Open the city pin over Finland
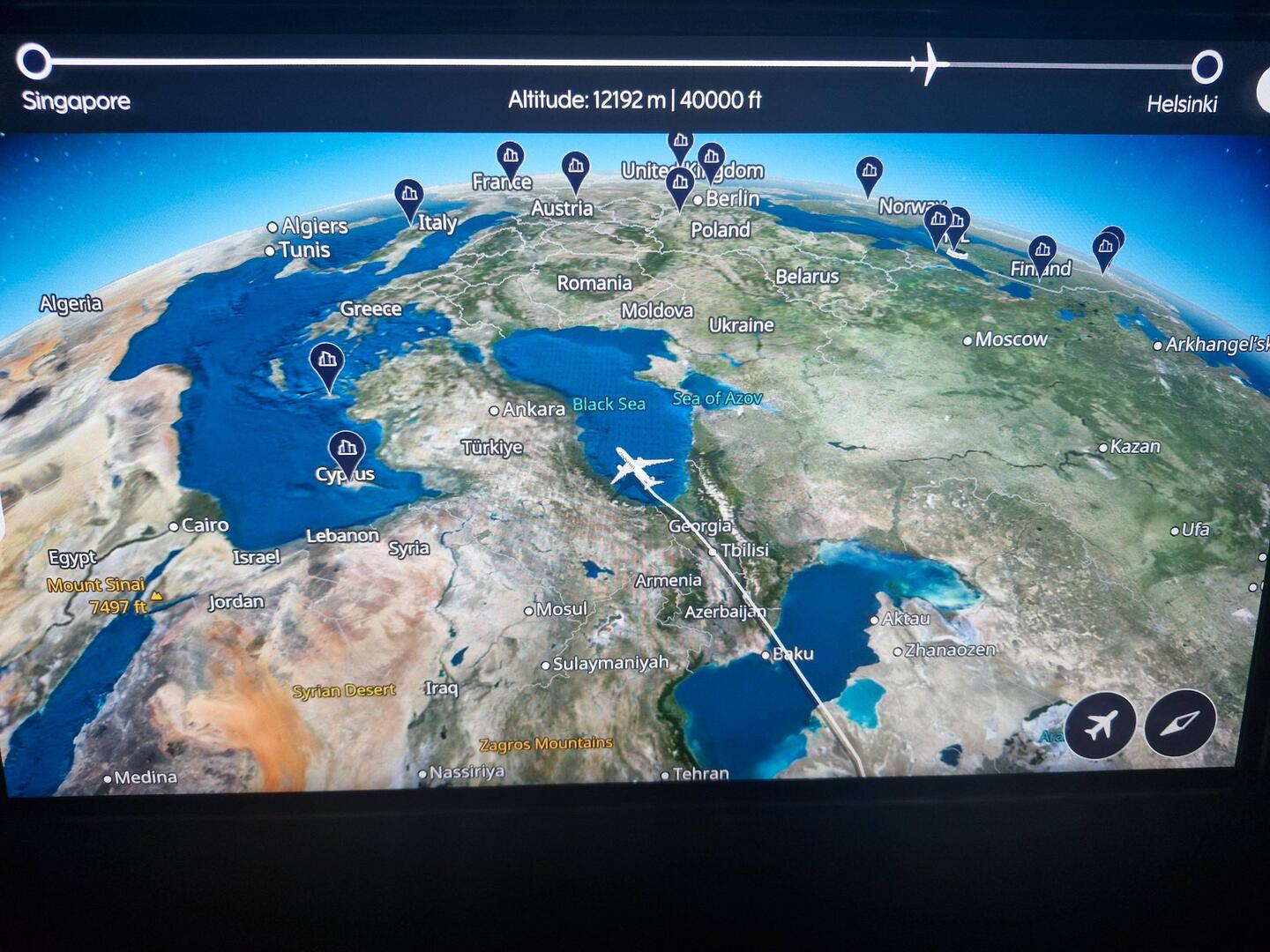The width and height of the screenshot is (1270, 952). click(1042, 251)
